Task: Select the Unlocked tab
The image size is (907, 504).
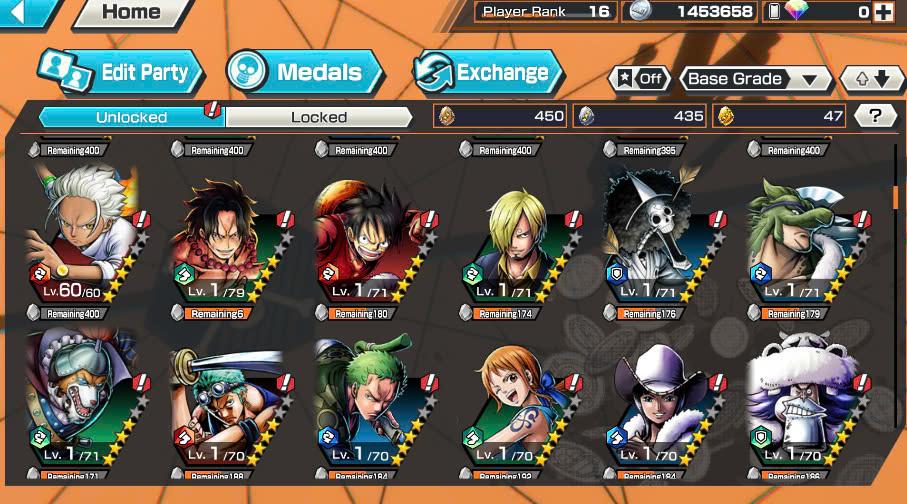Action: (x=131, y=117)
